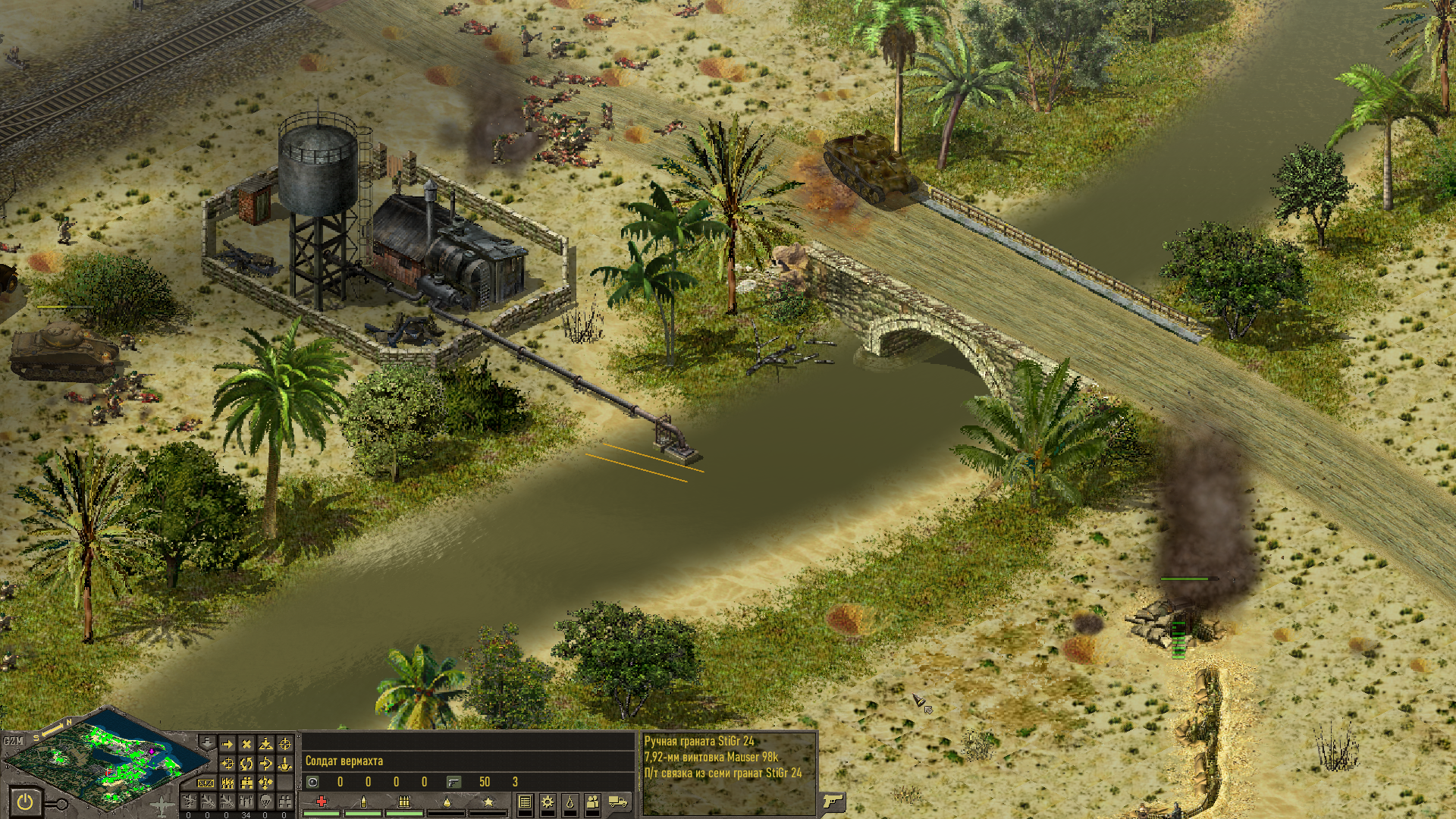
Task: Select the grayed aircraft binoculars recon icon
Action: [x=284, y=801]
